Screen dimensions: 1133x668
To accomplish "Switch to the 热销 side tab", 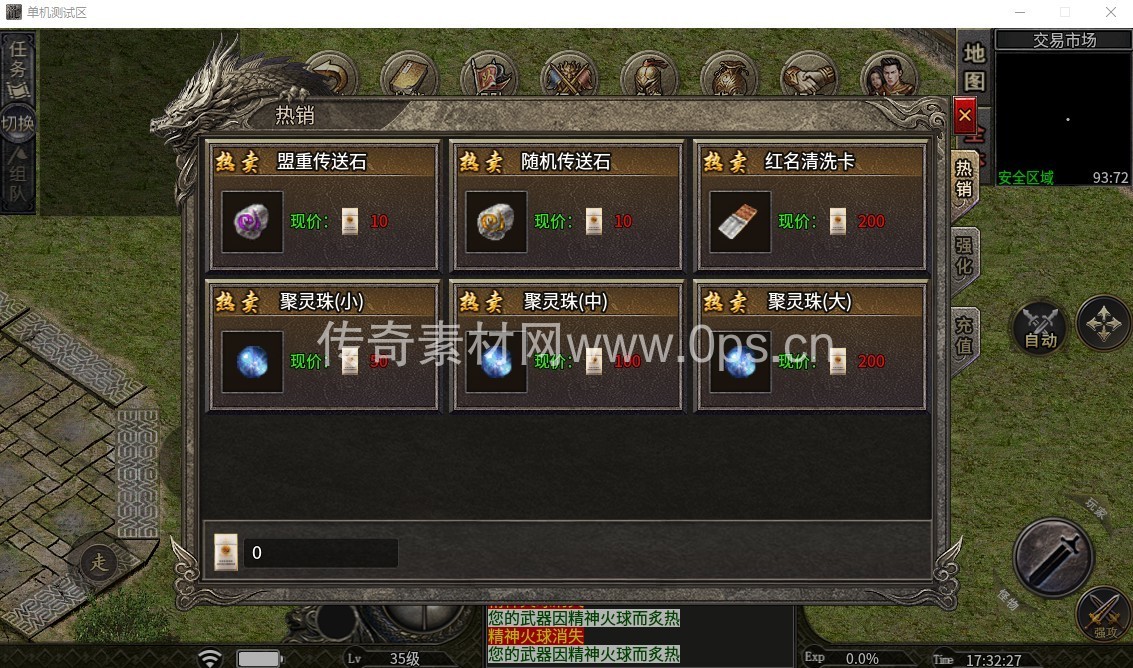I will click(x=964, y=177).
